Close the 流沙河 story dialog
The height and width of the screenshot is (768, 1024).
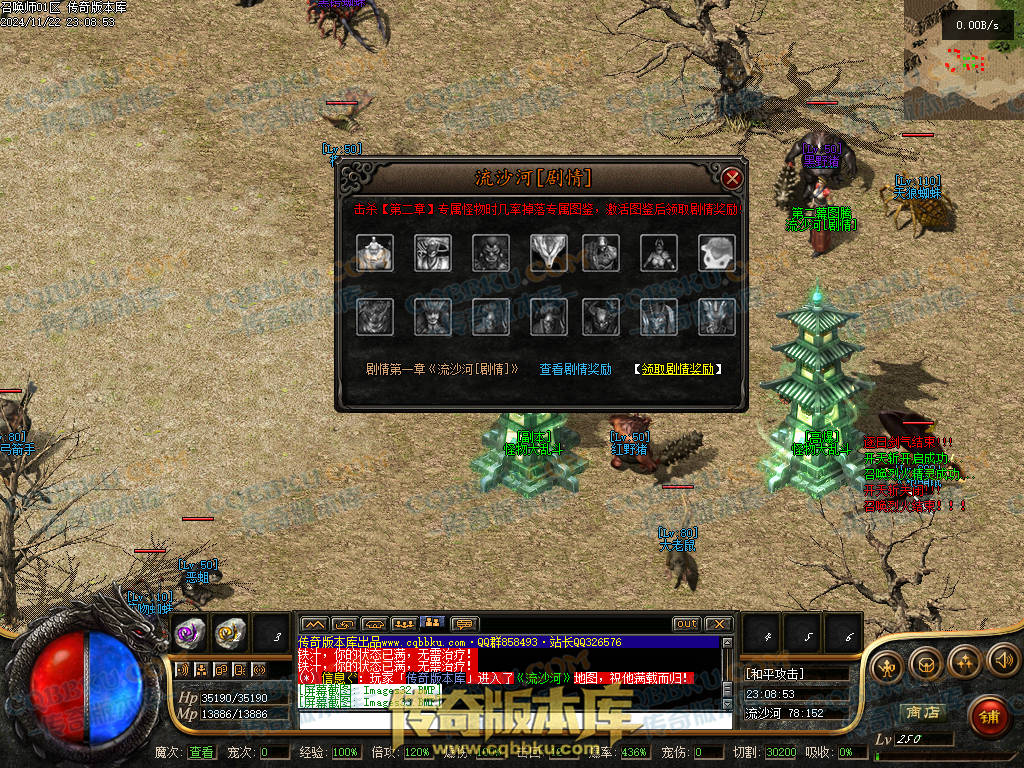pos(732,178)
